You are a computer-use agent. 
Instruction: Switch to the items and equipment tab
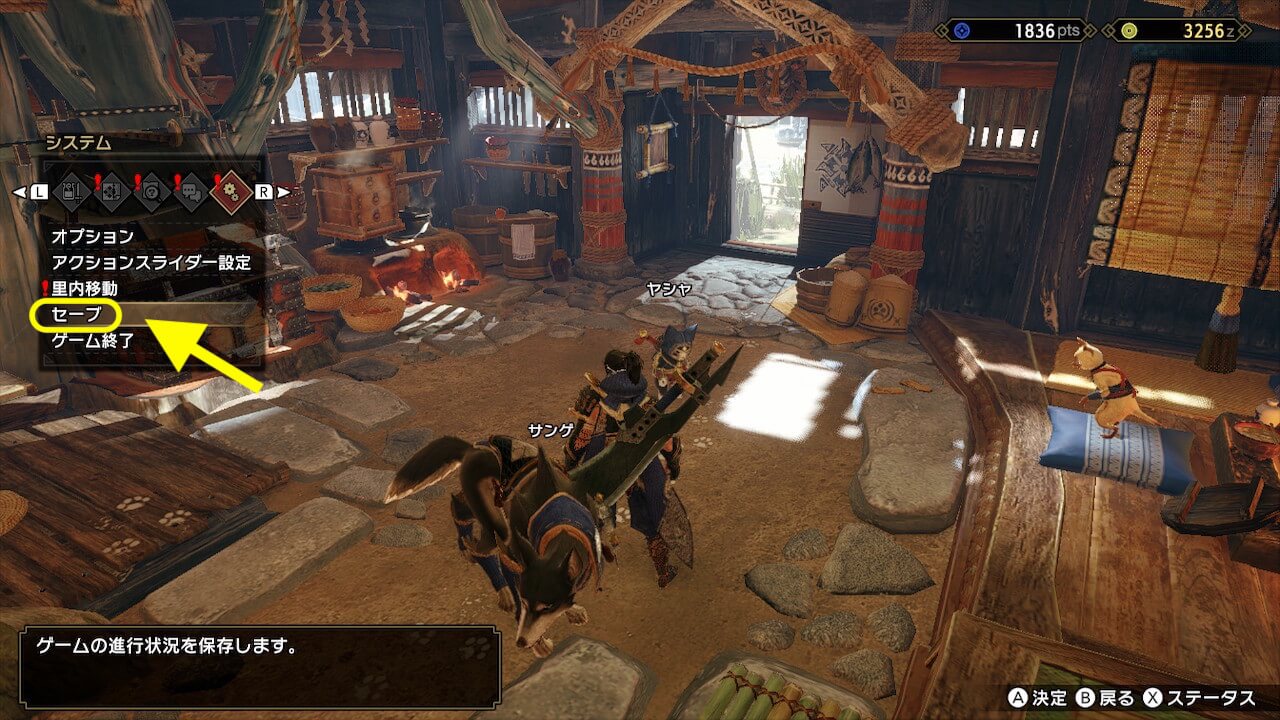click(74, 191)
